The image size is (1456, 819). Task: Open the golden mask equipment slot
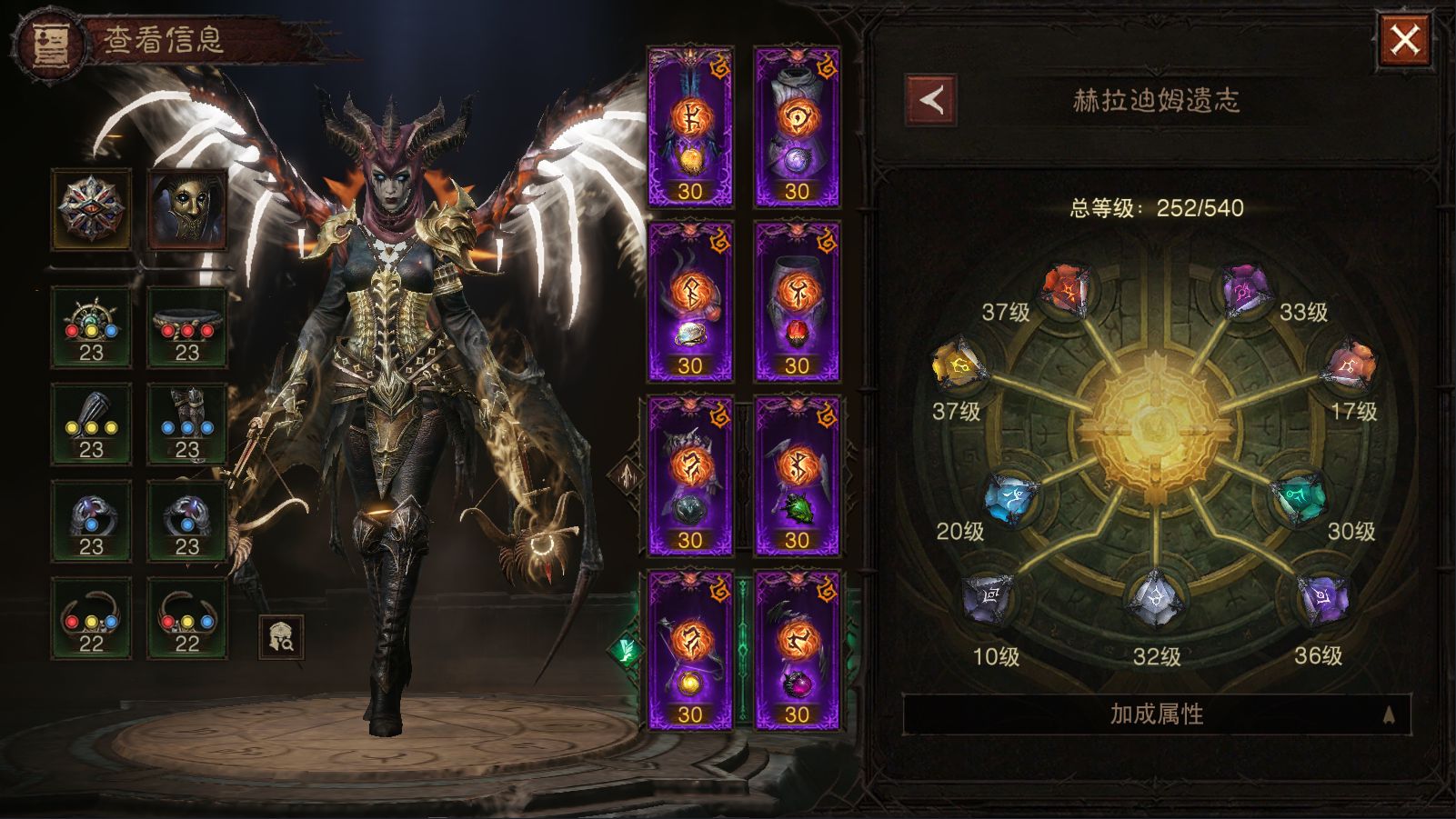(187, 208)
